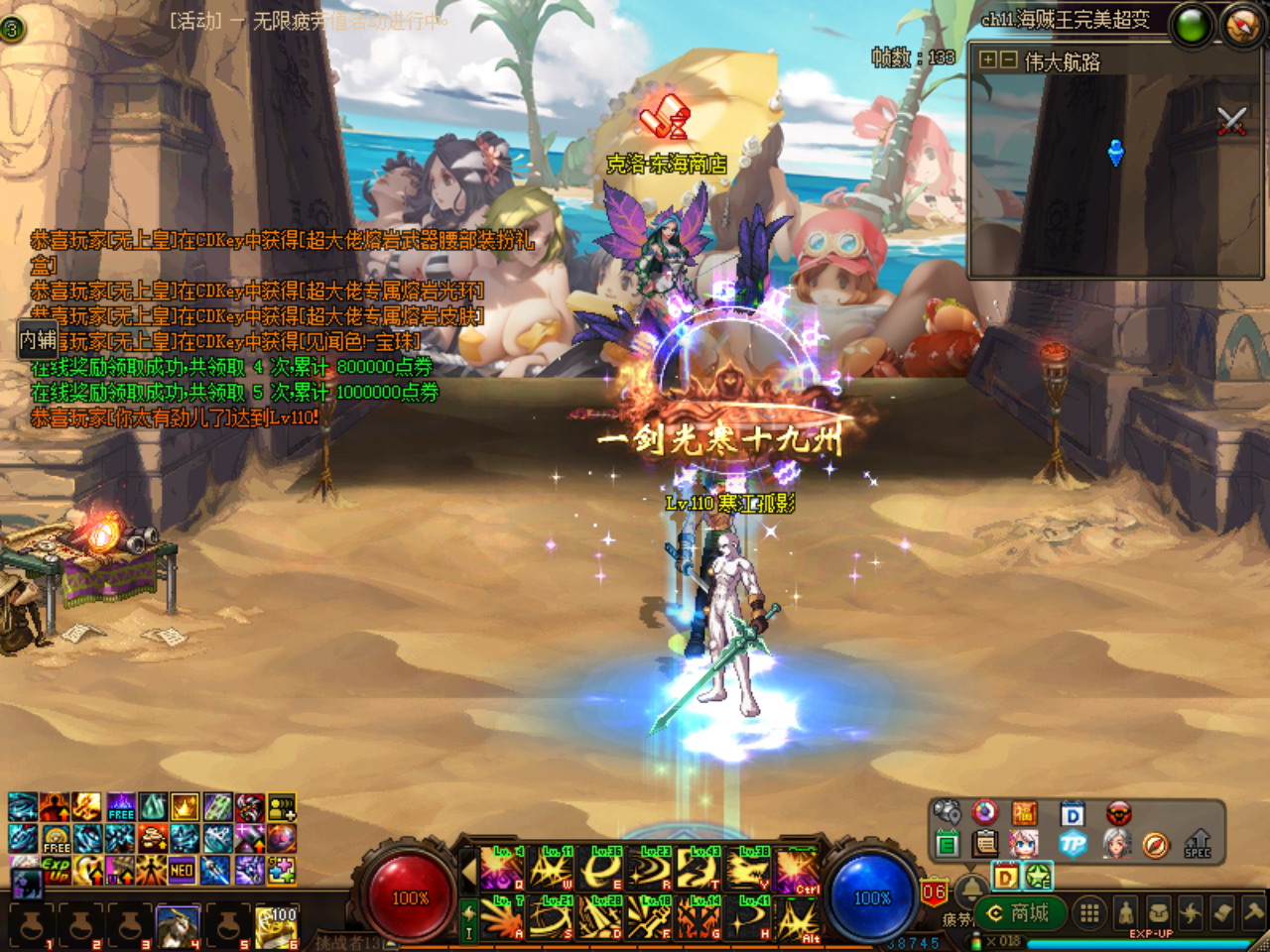Click the 福 fortune event icon
Image resolution: width=1270 pixels, height=952 pixels.
point(1024,812)
